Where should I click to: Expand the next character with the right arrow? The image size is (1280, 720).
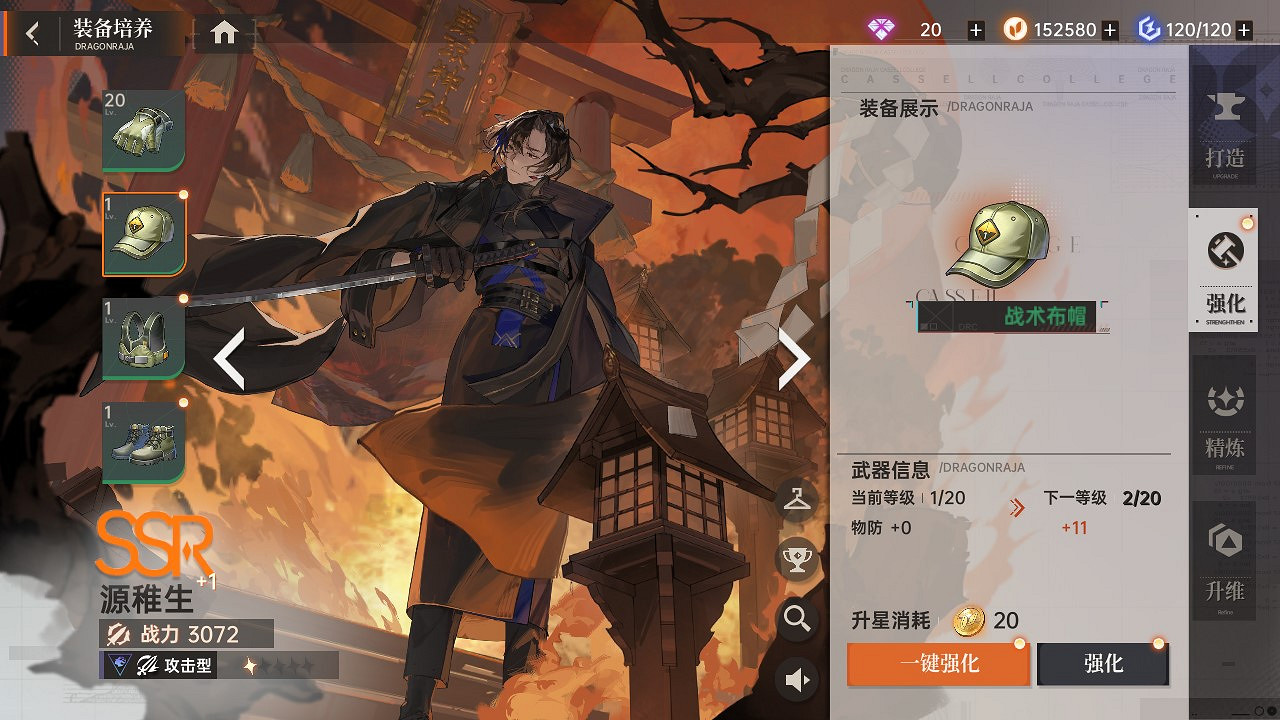pyautogui.click(x=791, y=357)
